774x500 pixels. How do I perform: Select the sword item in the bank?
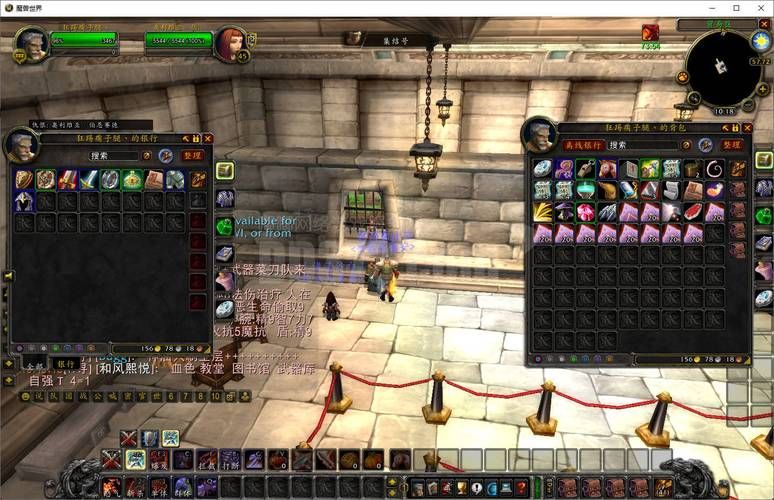89,179
